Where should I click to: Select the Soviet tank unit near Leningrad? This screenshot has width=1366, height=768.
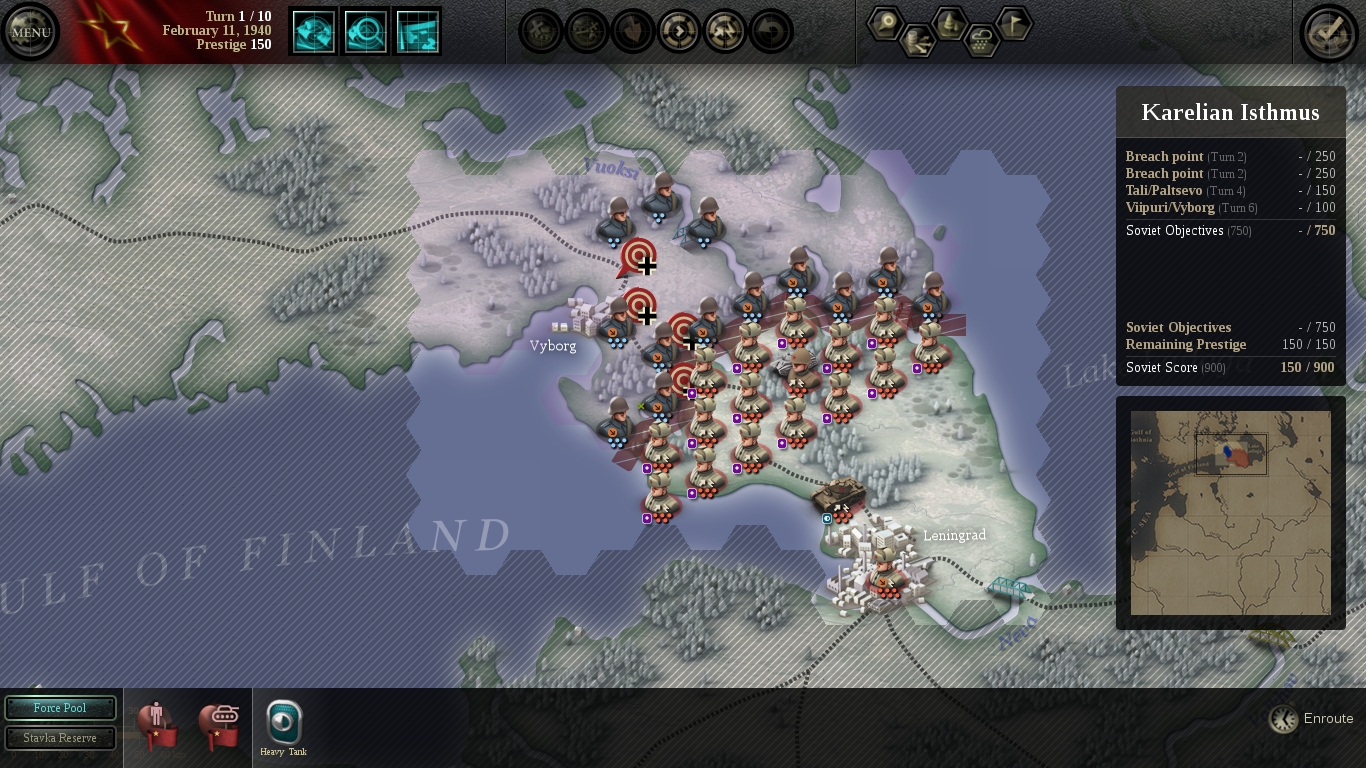point(838,497)
